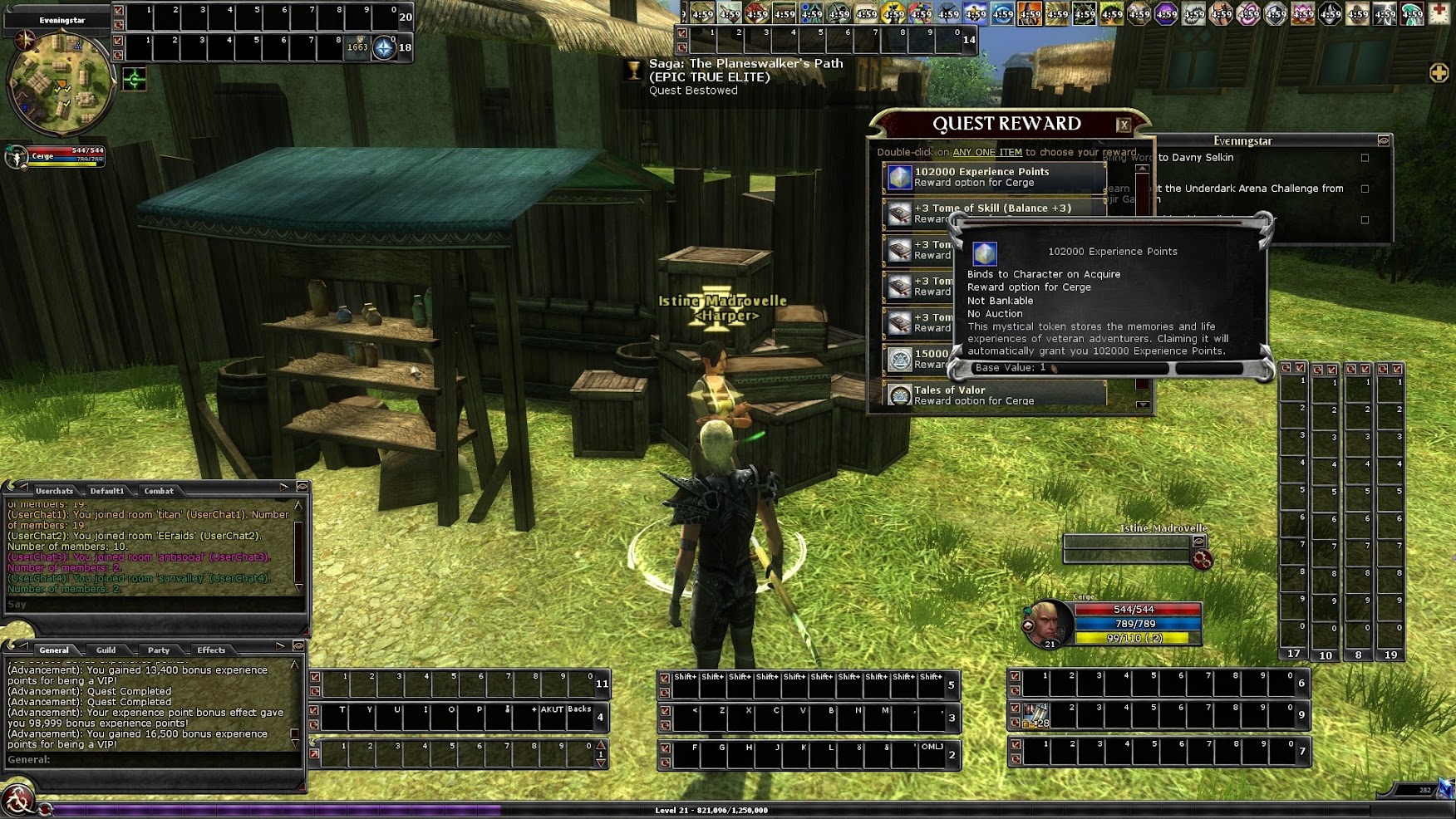
Task: Switch to the Userchats chat tab
Action: point(54,491)
